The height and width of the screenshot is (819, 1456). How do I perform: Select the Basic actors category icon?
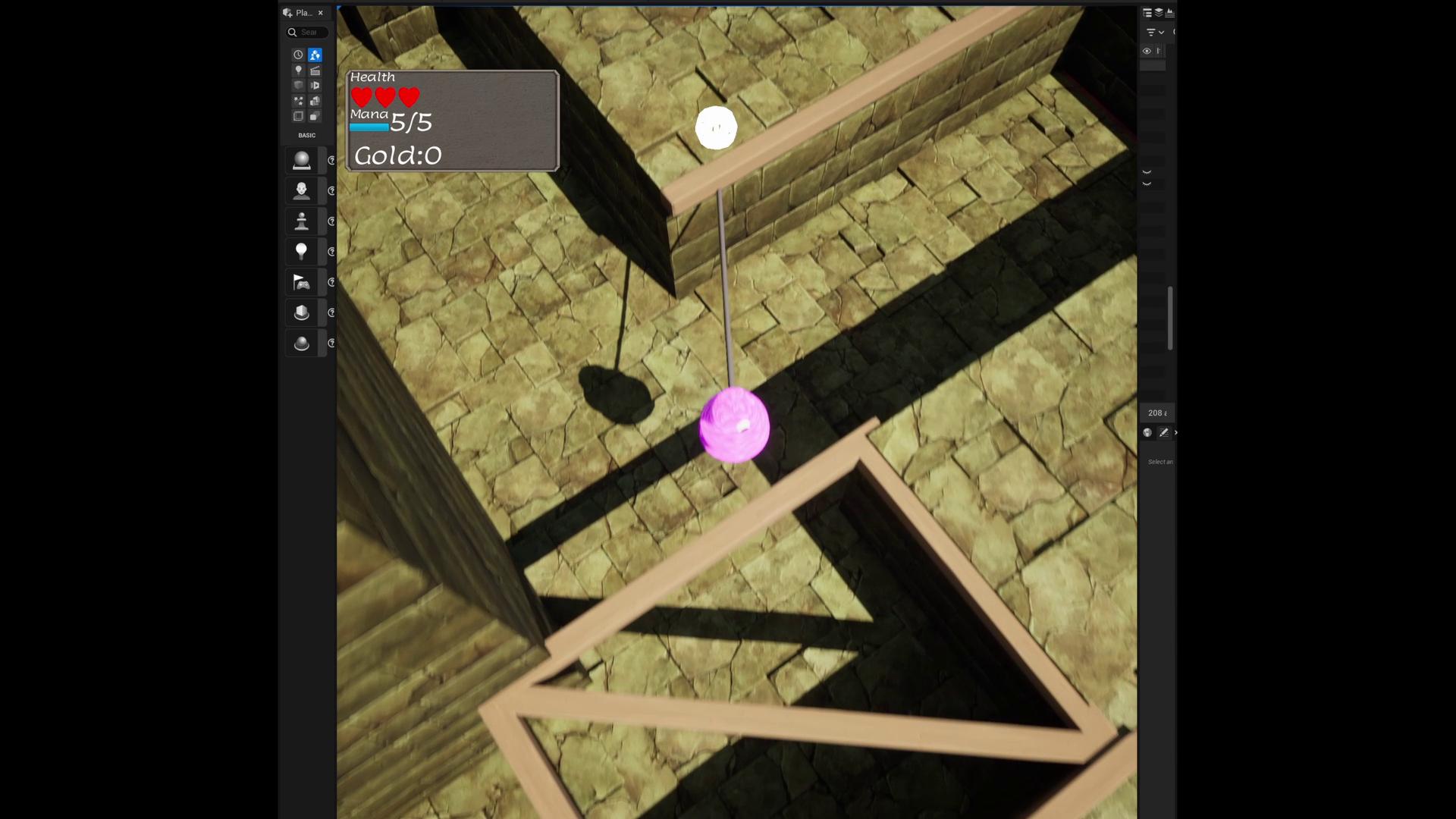[314, 55]
